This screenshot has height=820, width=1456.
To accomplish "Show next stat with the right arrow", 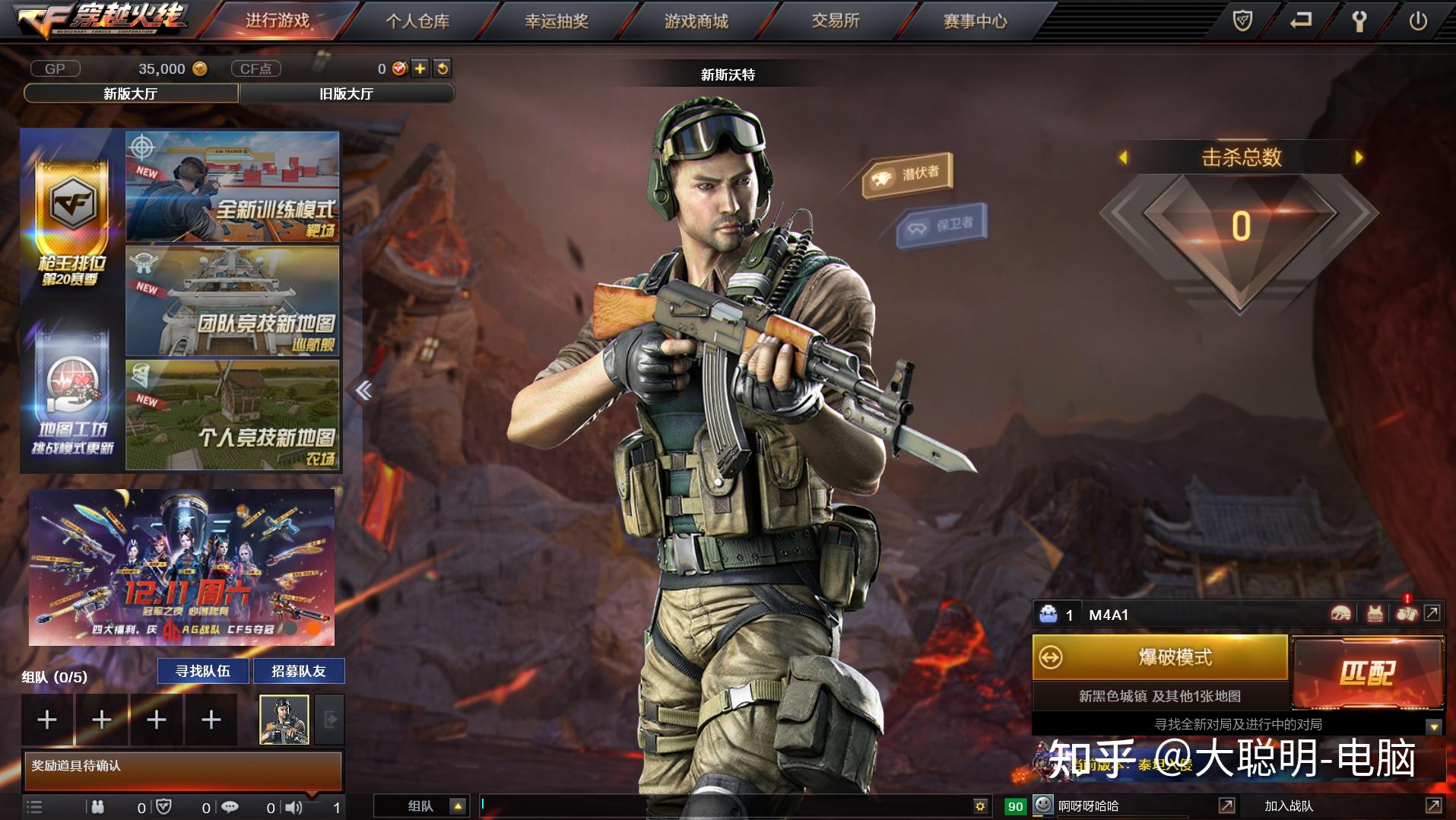I will pos(1359,157).
